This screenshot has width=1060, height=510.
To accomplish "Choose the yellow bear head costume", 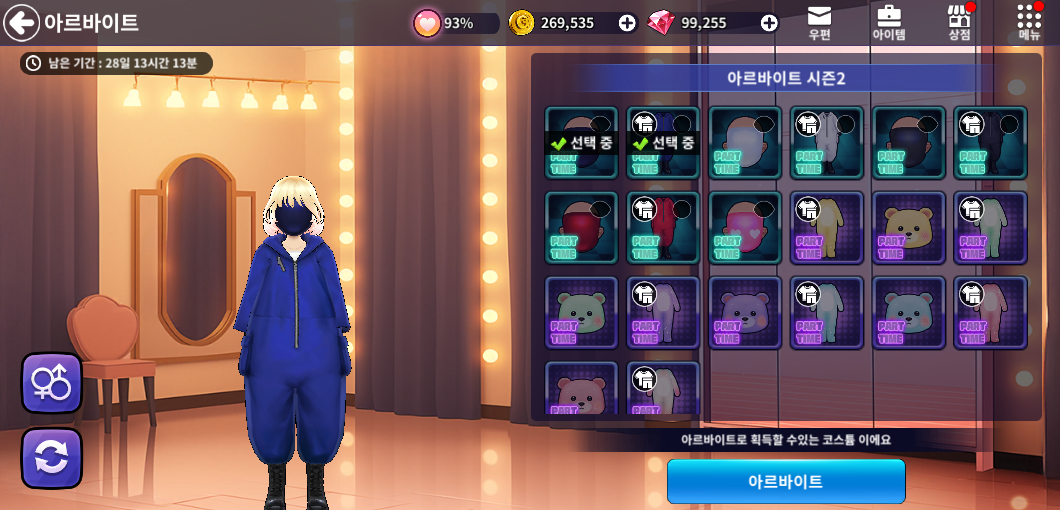I will [x=909, y=228].
